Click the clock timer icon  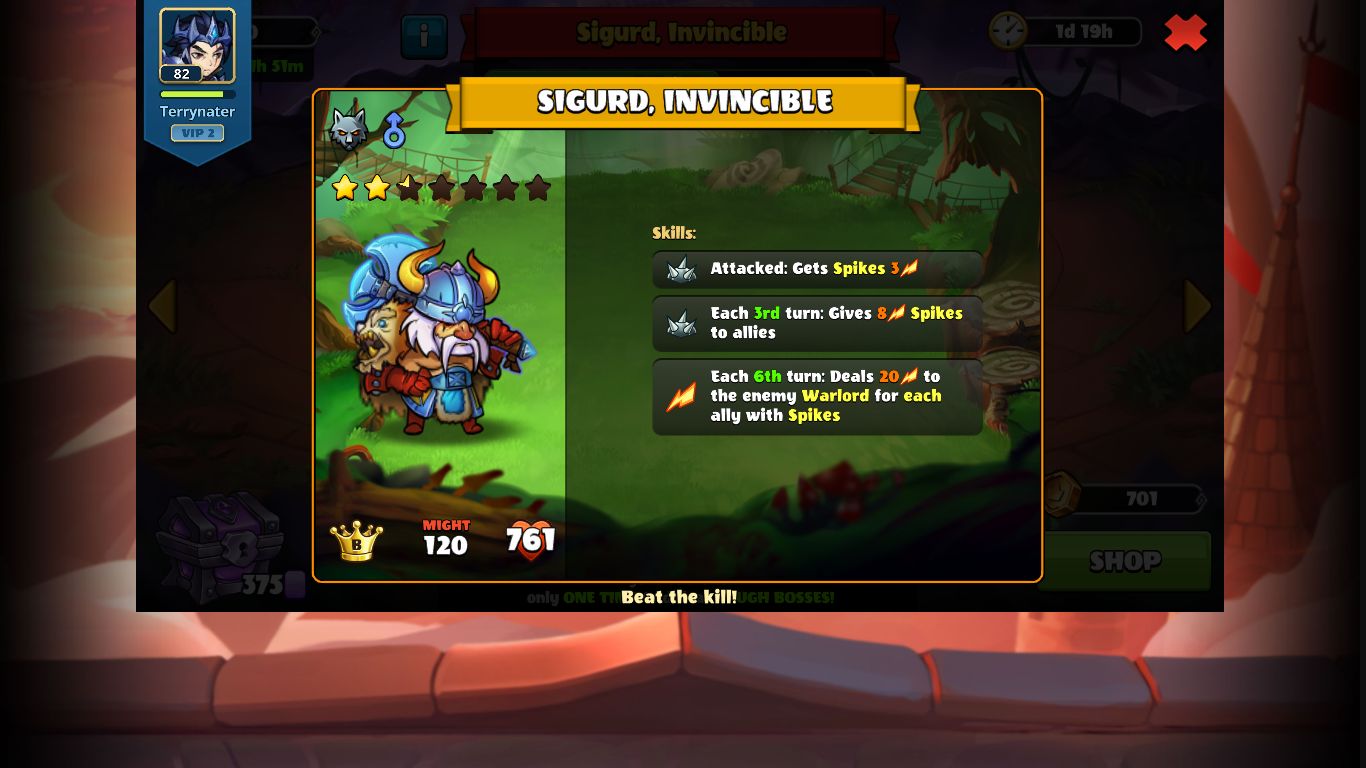click(1009, 31)
